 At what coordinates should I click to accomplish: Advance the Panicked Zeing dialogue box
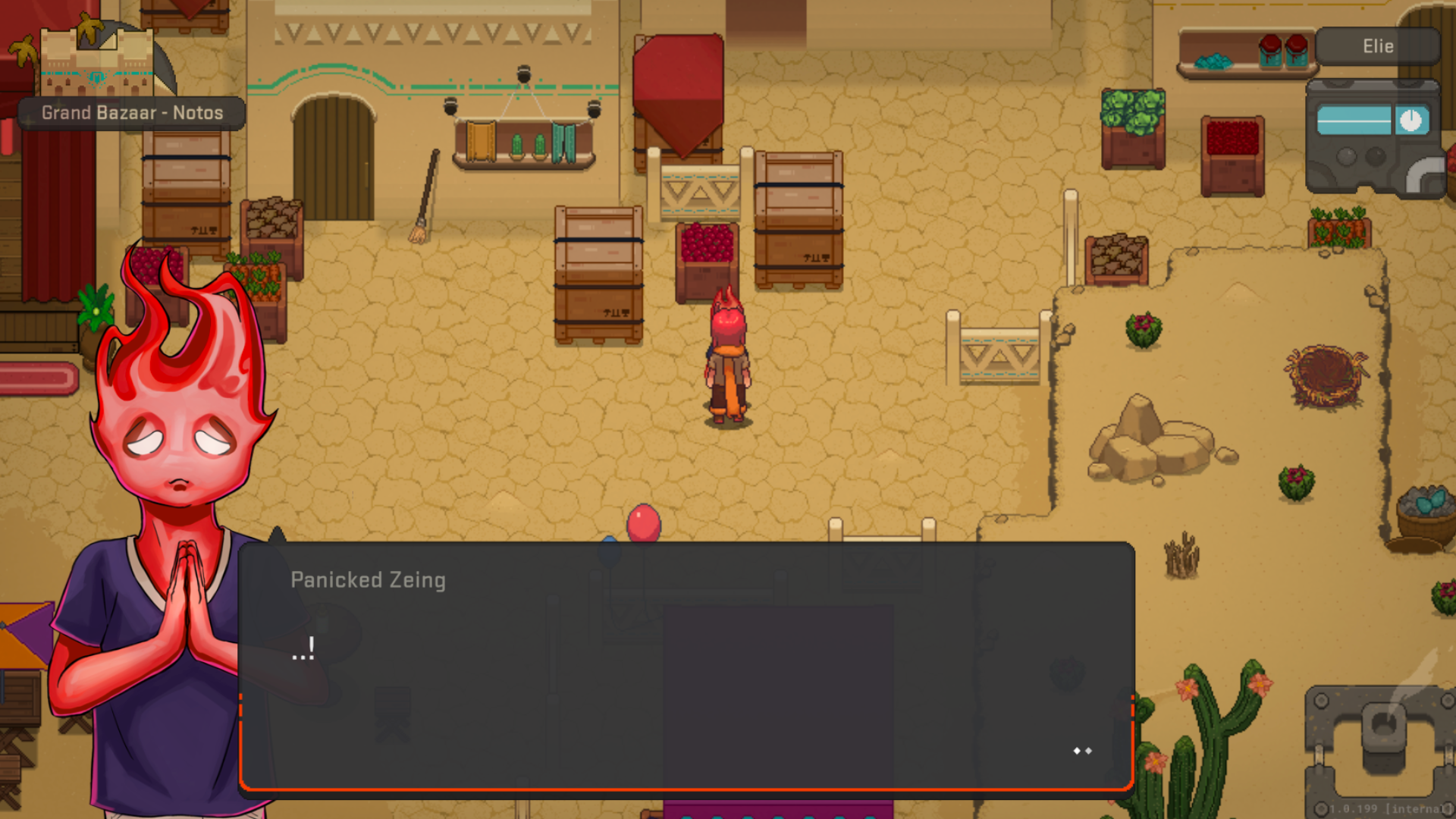pyautogui.click(x=686, y=666)
